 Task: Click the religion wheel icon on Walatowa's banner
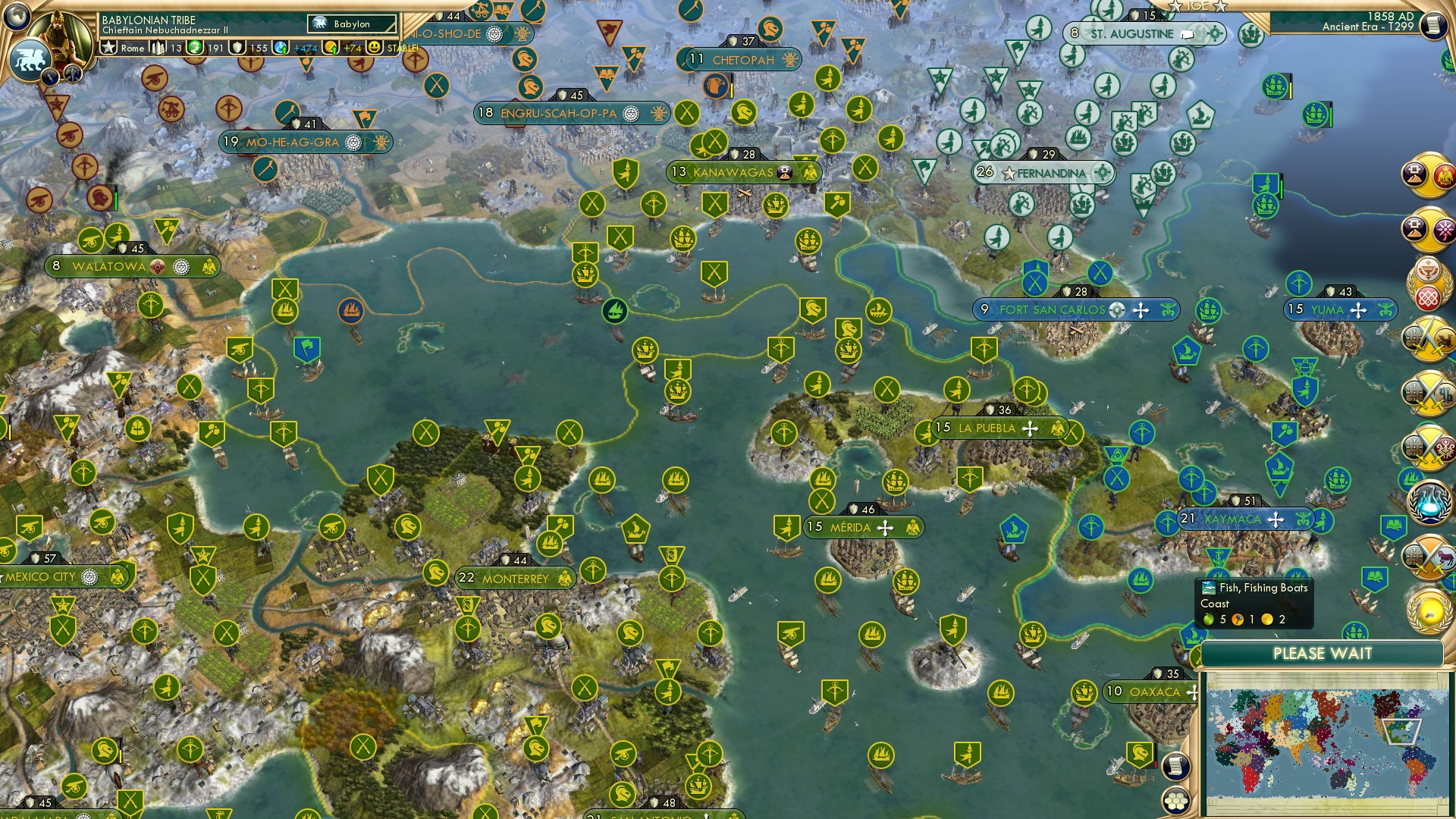point(181,267)
